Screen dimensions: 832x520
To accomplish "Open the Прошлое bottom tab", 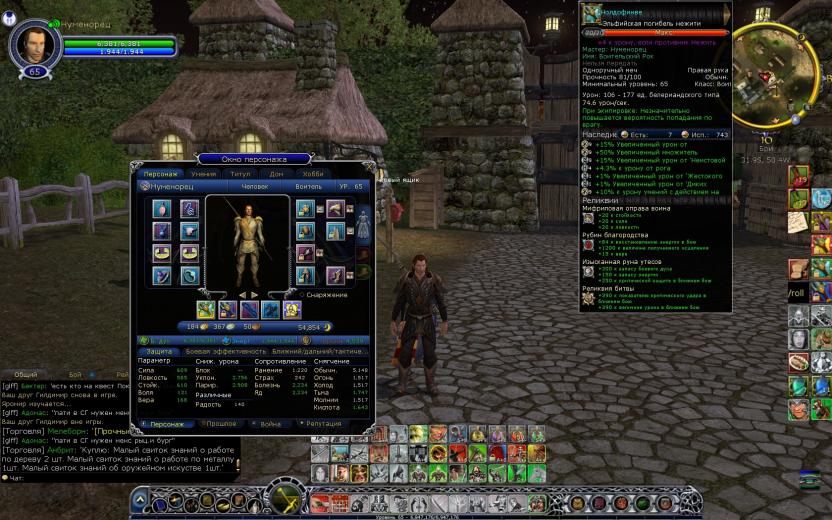I will [x=218, y=424].
